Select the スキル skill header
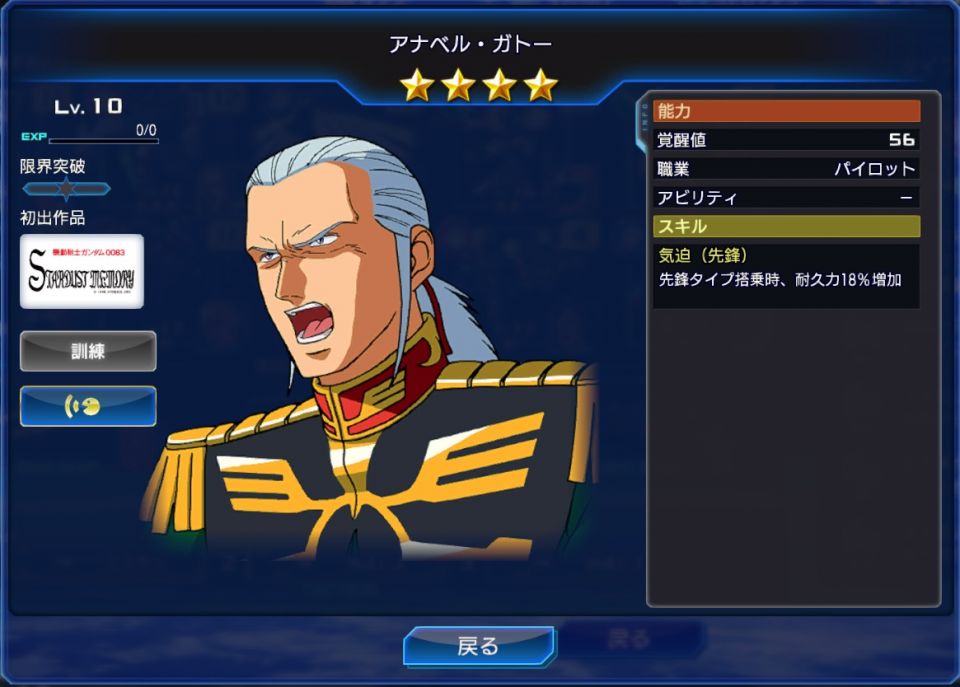The width and height of the screenshot is (960, 687). pyautogui.click(x=786, y=226)
